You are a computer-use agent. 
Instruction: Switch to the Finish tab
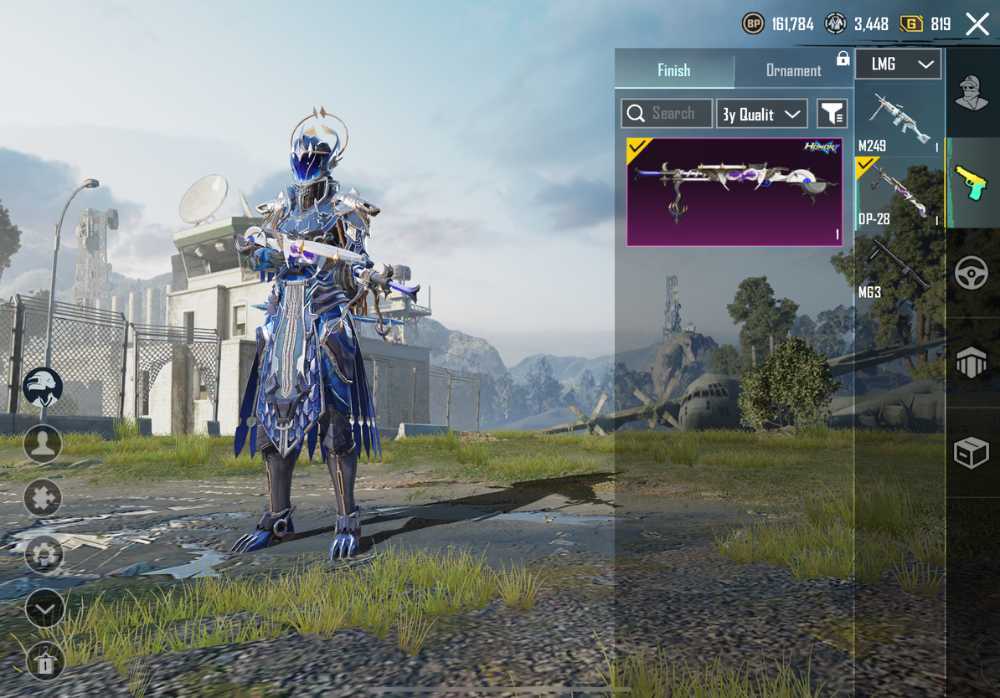tap(674, 70)
